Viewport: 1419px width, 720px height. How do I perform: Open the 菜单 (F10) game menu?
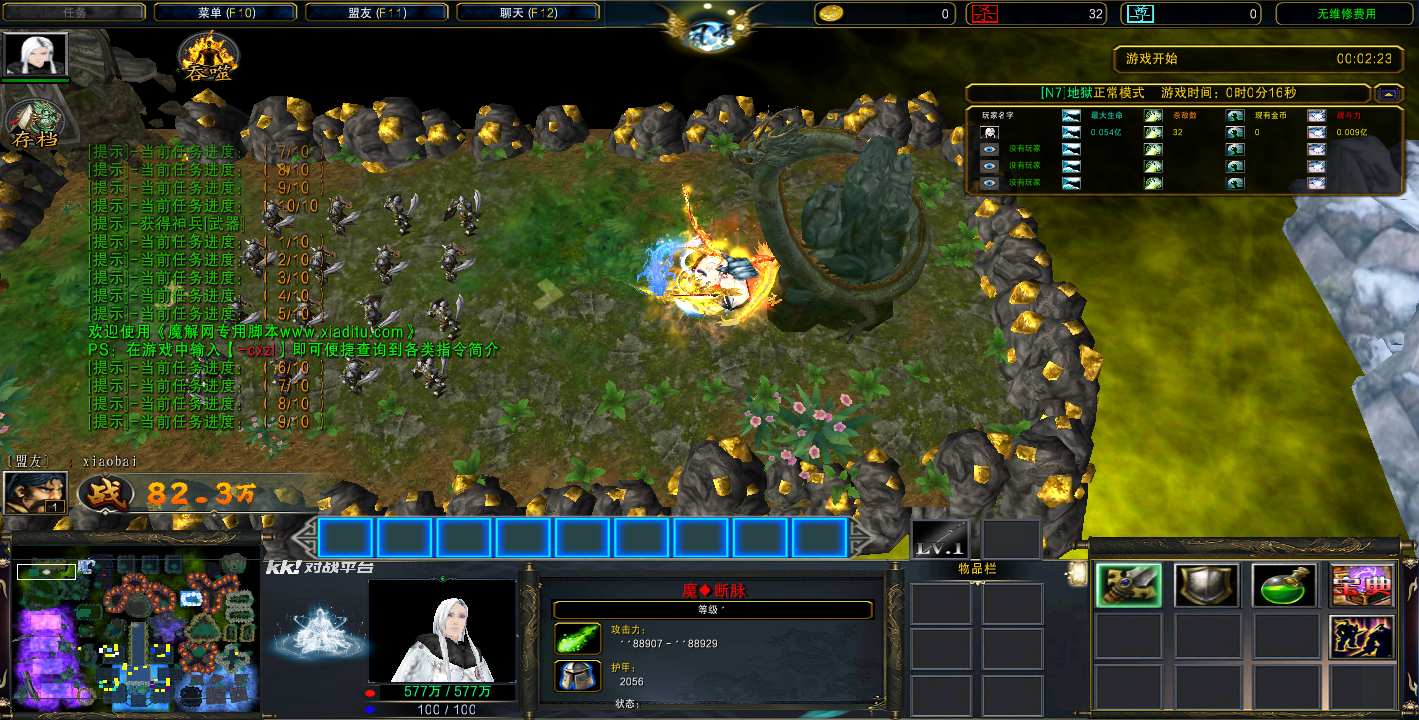[x=226, y=13]
